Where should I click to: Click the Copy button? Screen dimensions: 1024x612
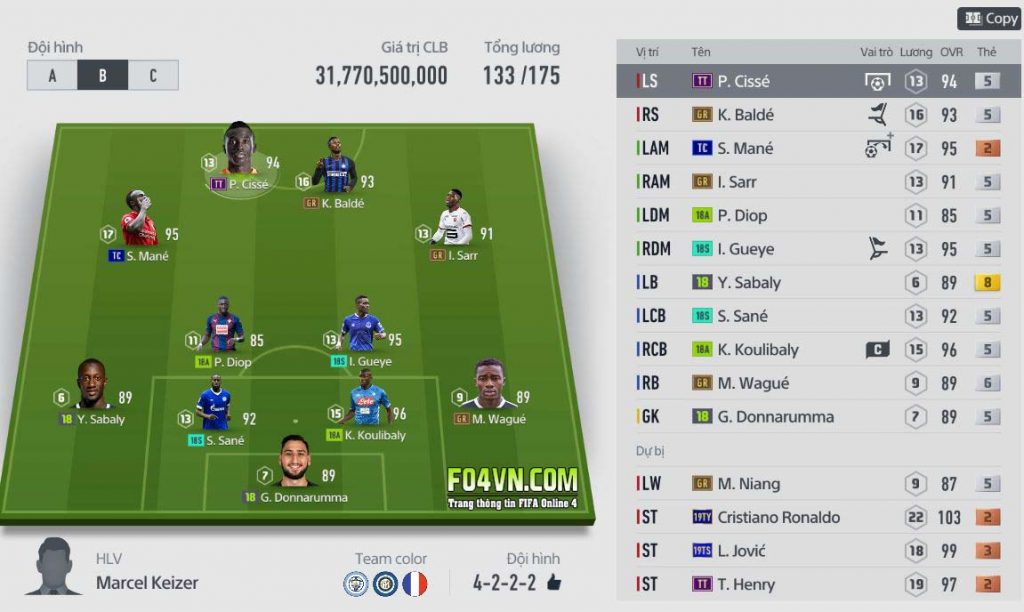[990, 19]
